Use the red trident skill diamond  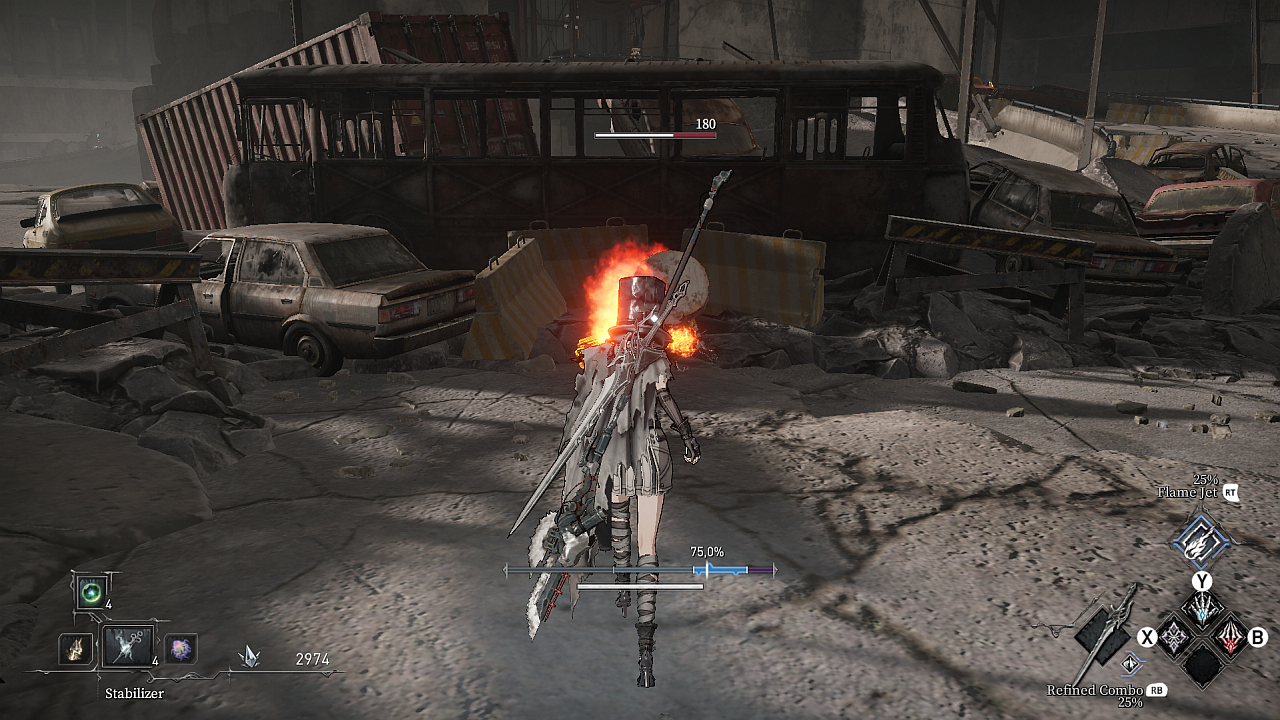pos(1229,636)
